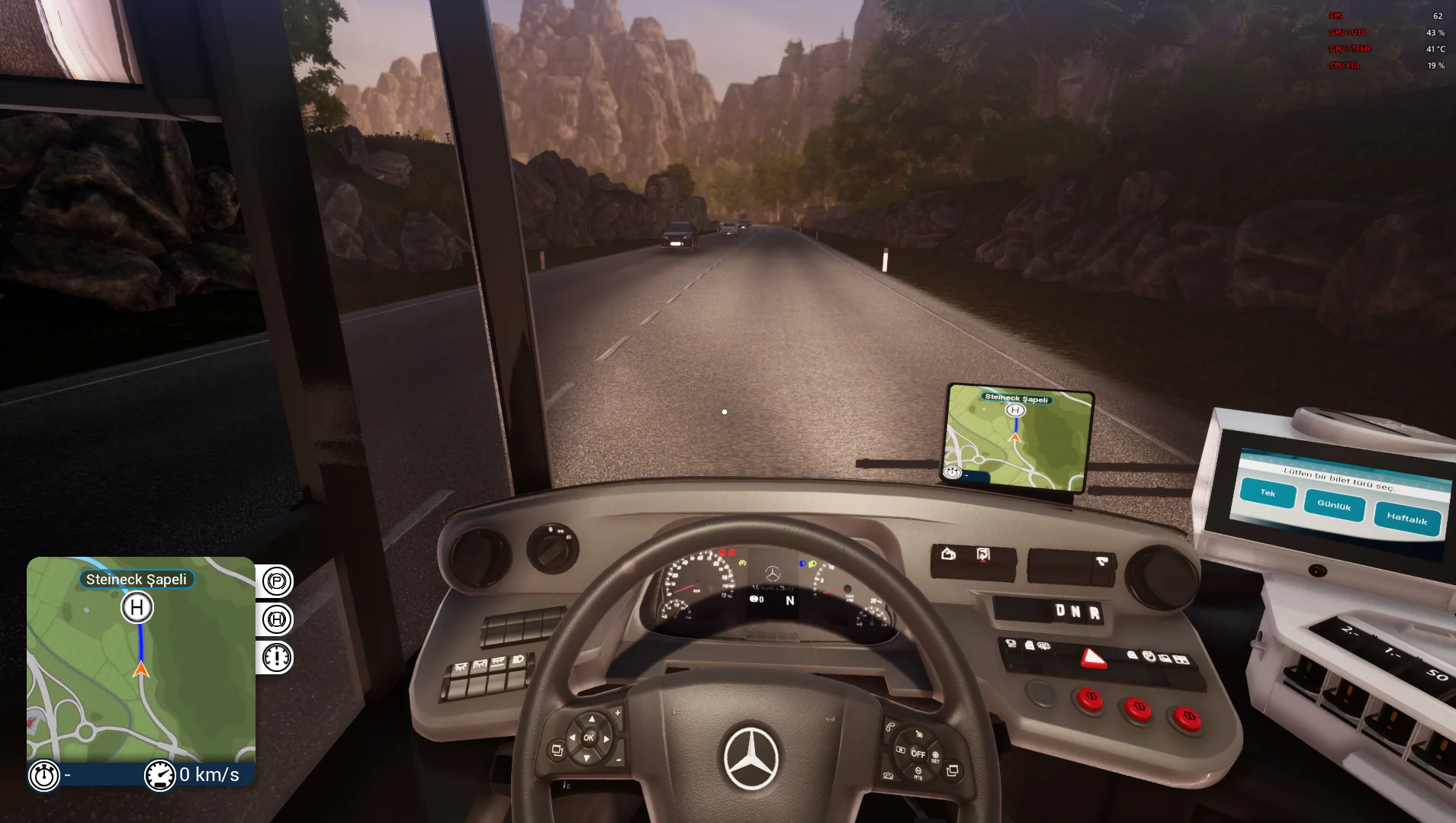Select the Tek ticket button
This screenshot has width=1456, height=823.
(1268, 493)
